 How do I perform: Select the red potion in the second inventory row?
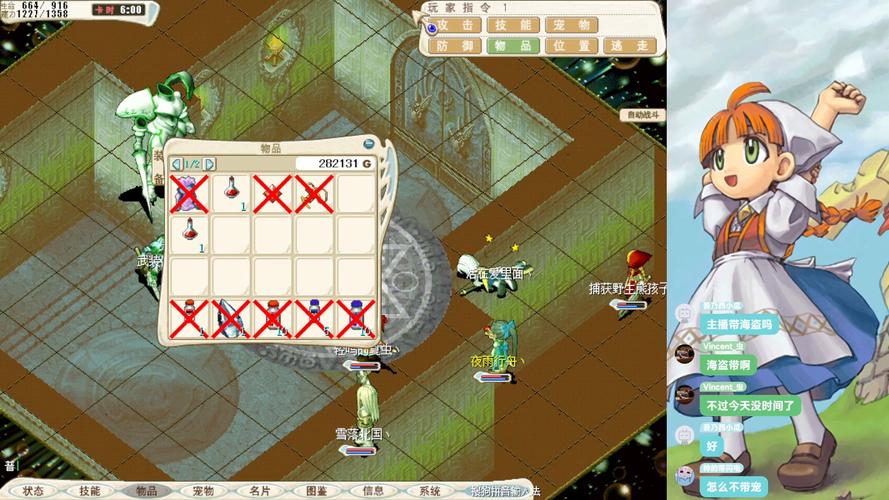coord(190,234)
